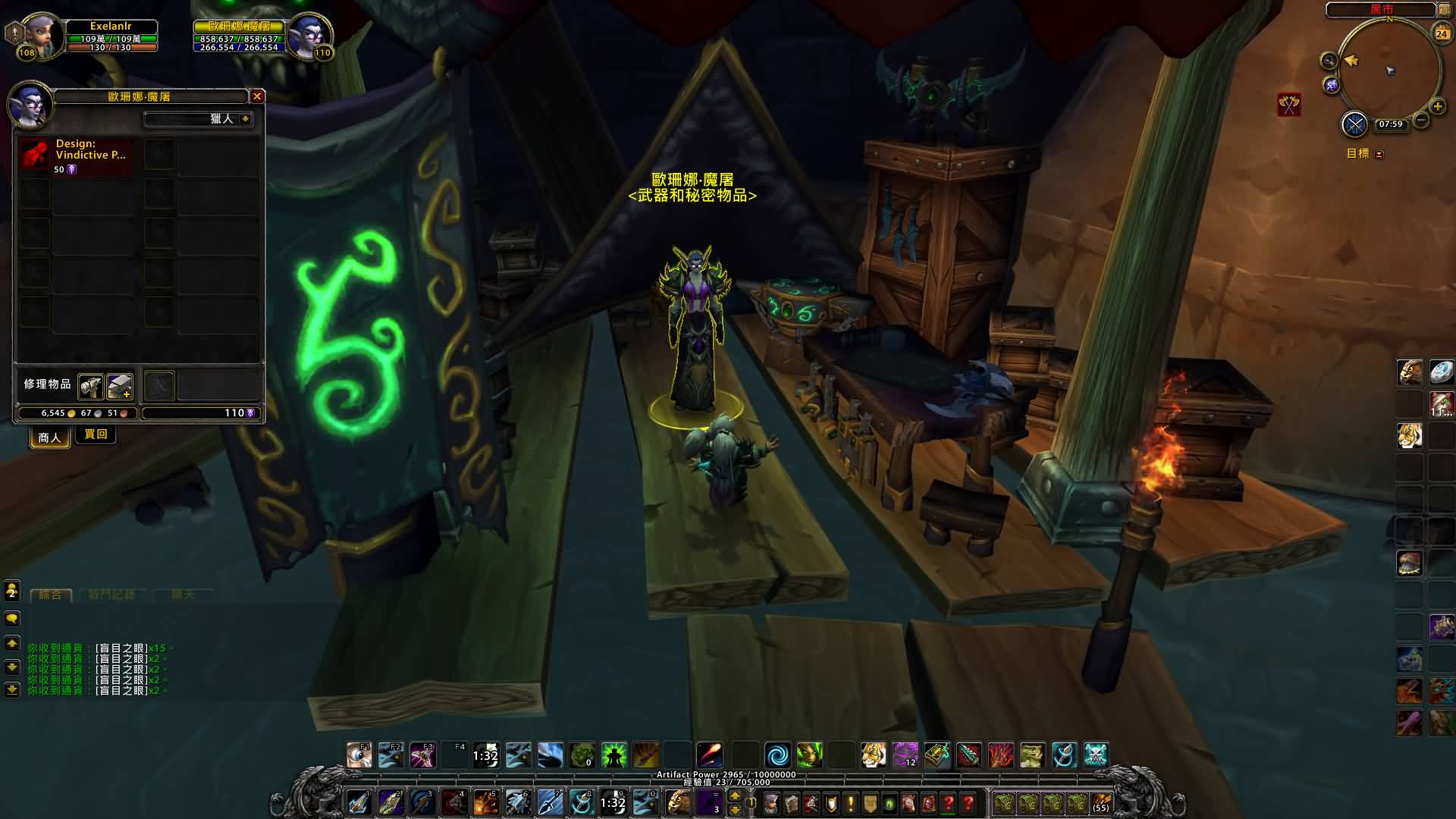Screen dimensions: 1456x819
Task: Open the calendar showing day 24
Action: [1441, 33]
